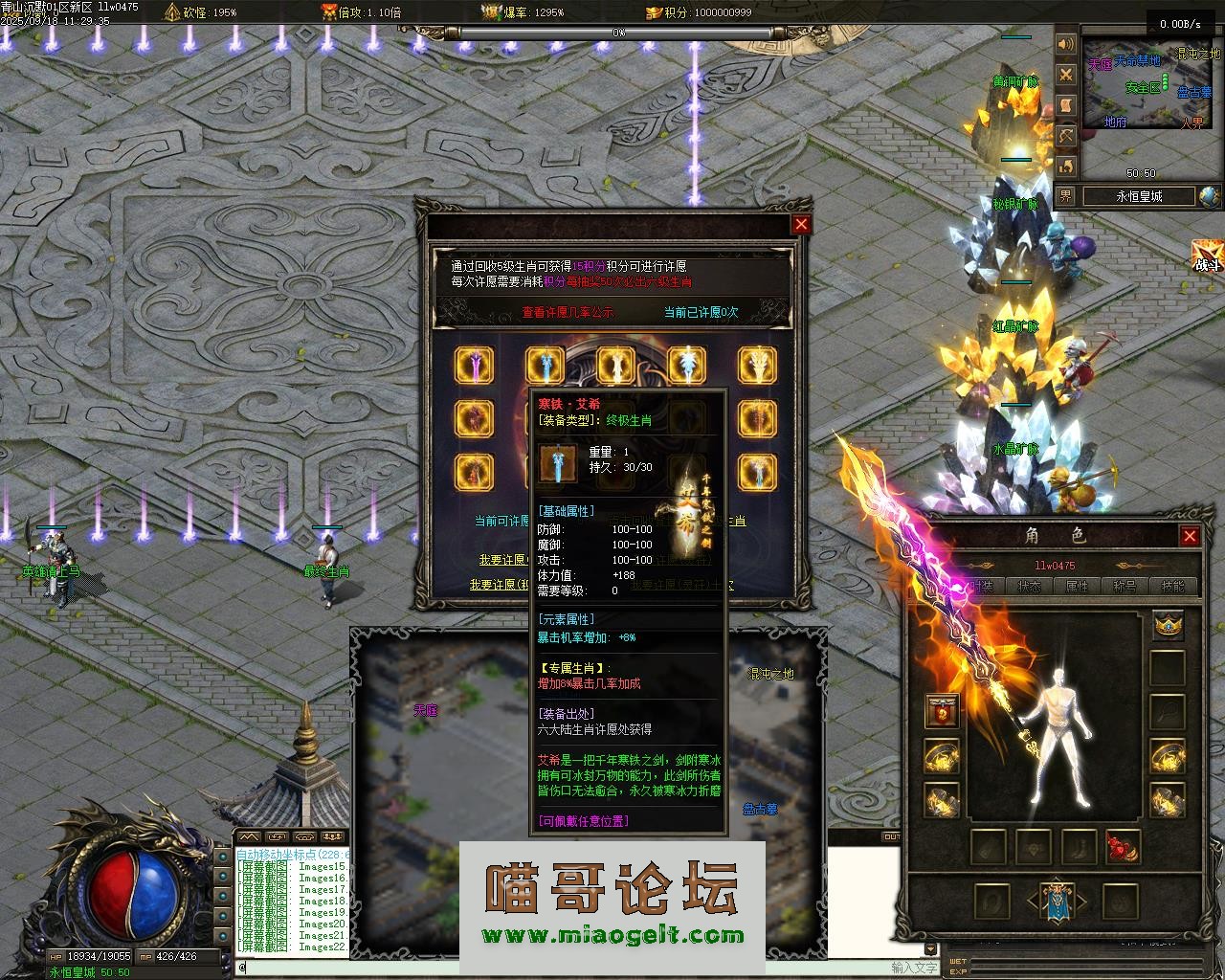Click the pickaxe icon button
Screen dimensions: 1225x980
1066,137
